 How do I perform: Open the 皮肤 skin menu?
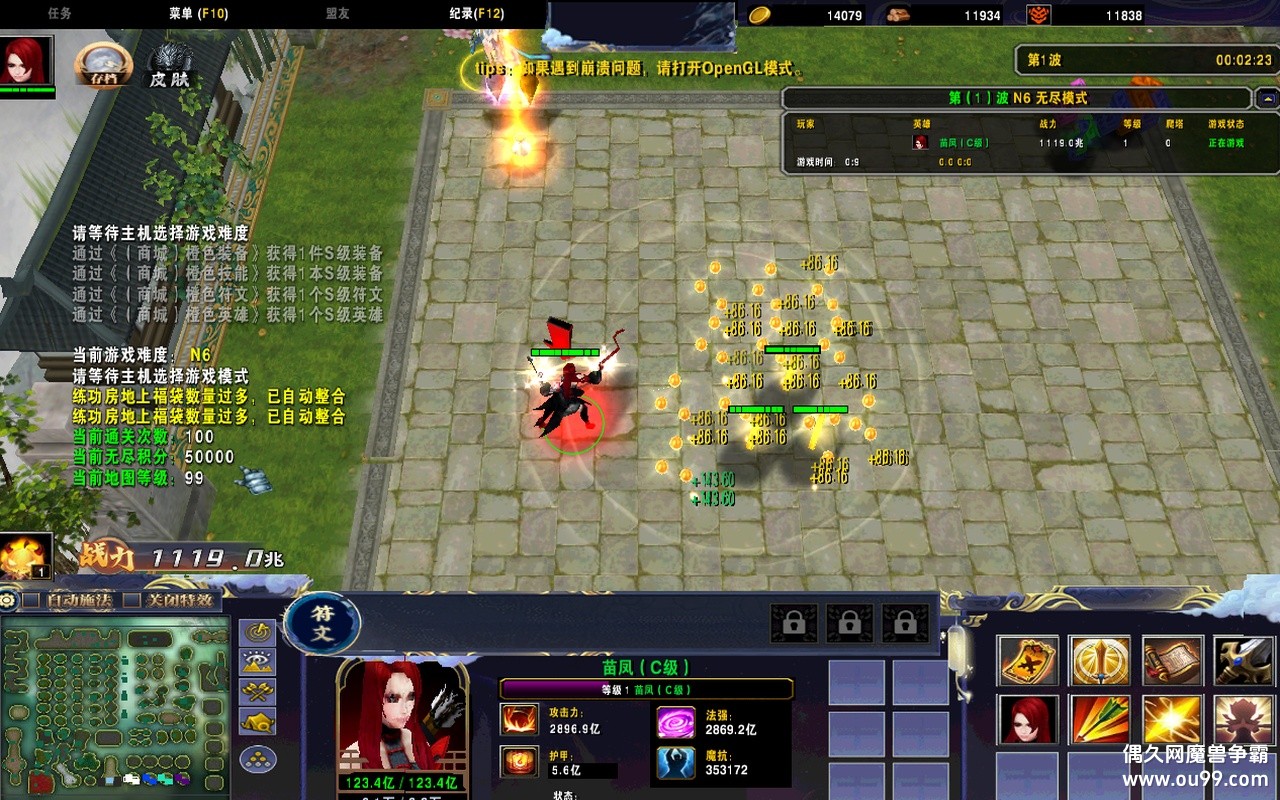[170, 66]
